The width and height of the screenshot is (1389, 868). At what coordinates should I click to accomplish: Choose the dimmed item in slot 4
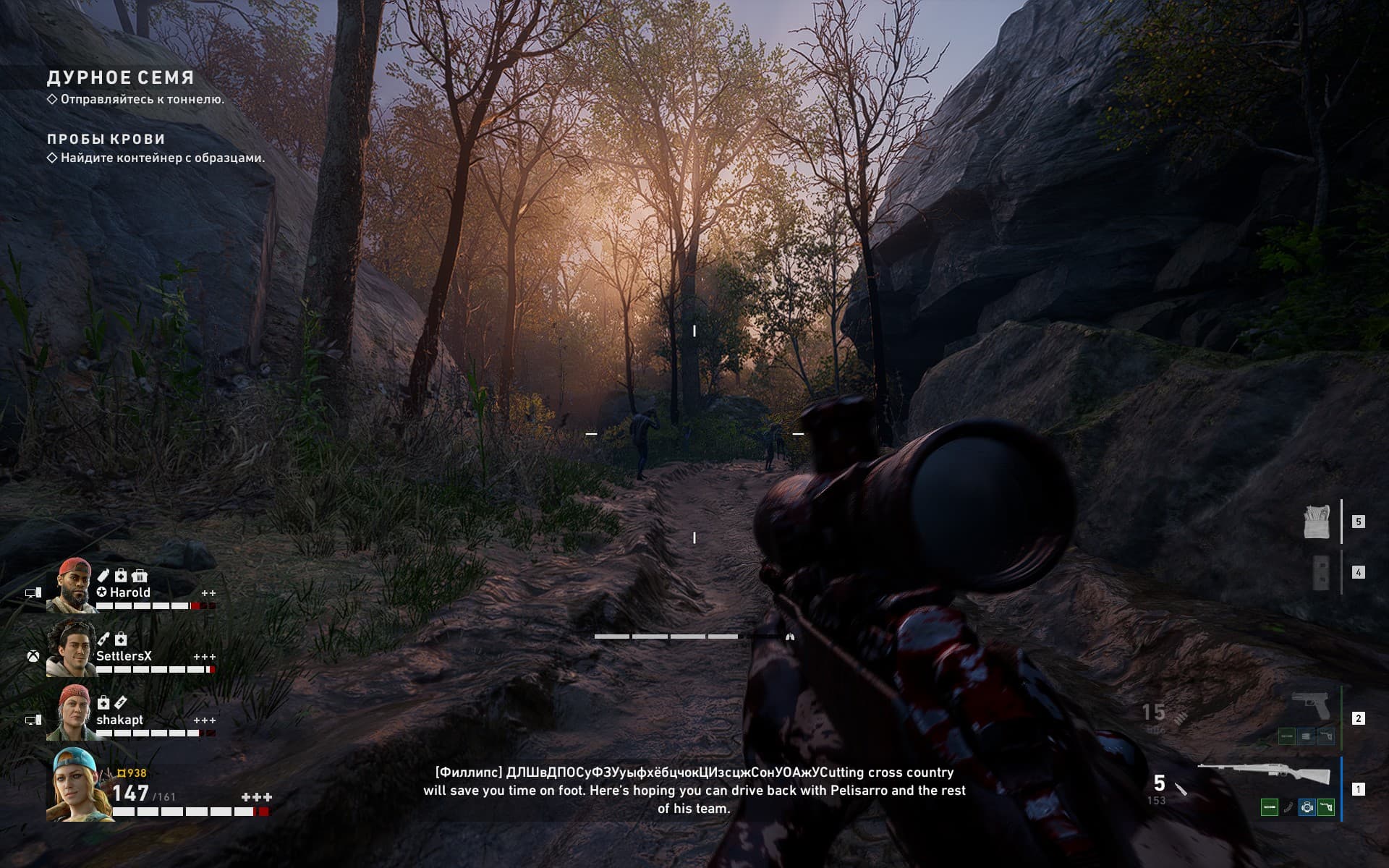[1321, 573]
